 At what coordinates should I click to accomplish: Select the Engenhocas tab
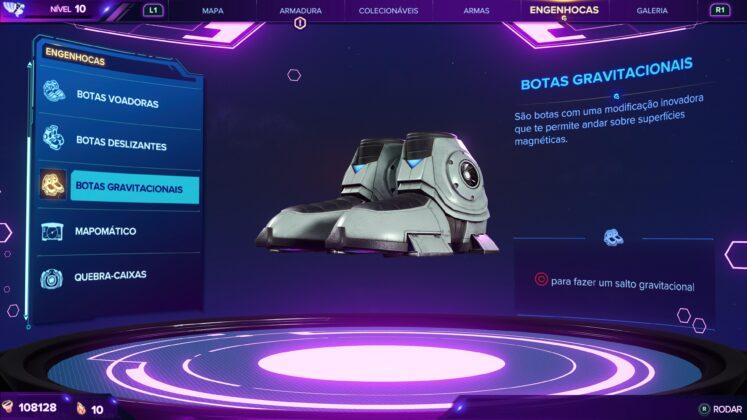563,9
